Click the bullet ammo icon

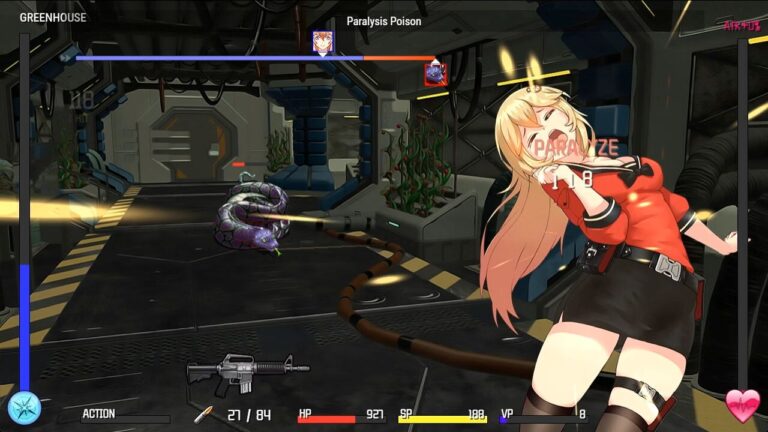click(x=204, y=413)
